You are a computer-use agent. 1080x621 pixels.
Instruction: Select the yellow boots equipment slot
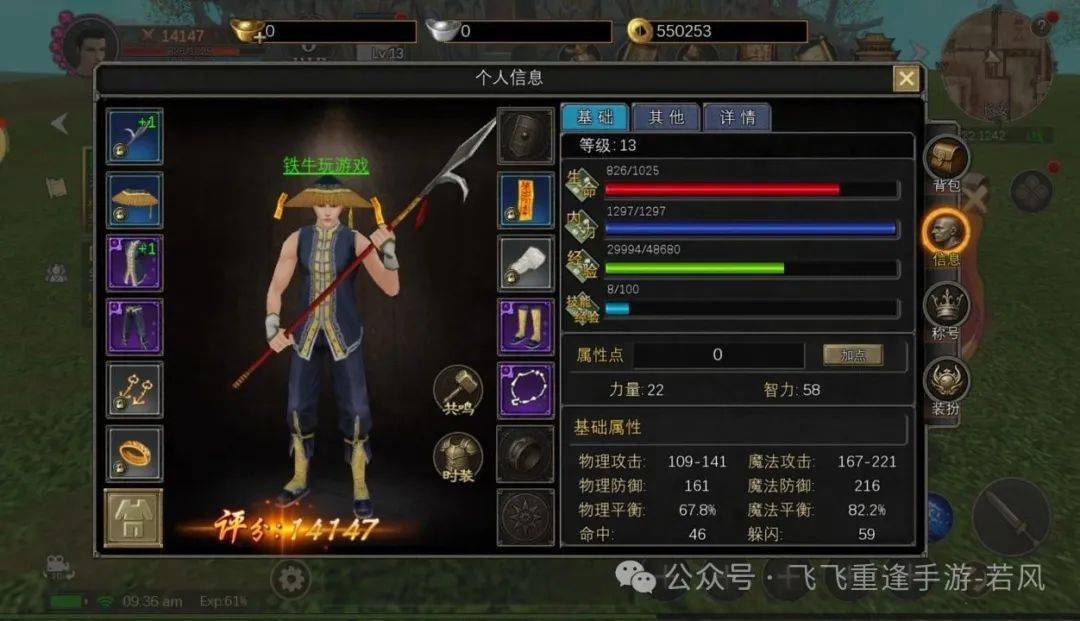tap(525, 326)
